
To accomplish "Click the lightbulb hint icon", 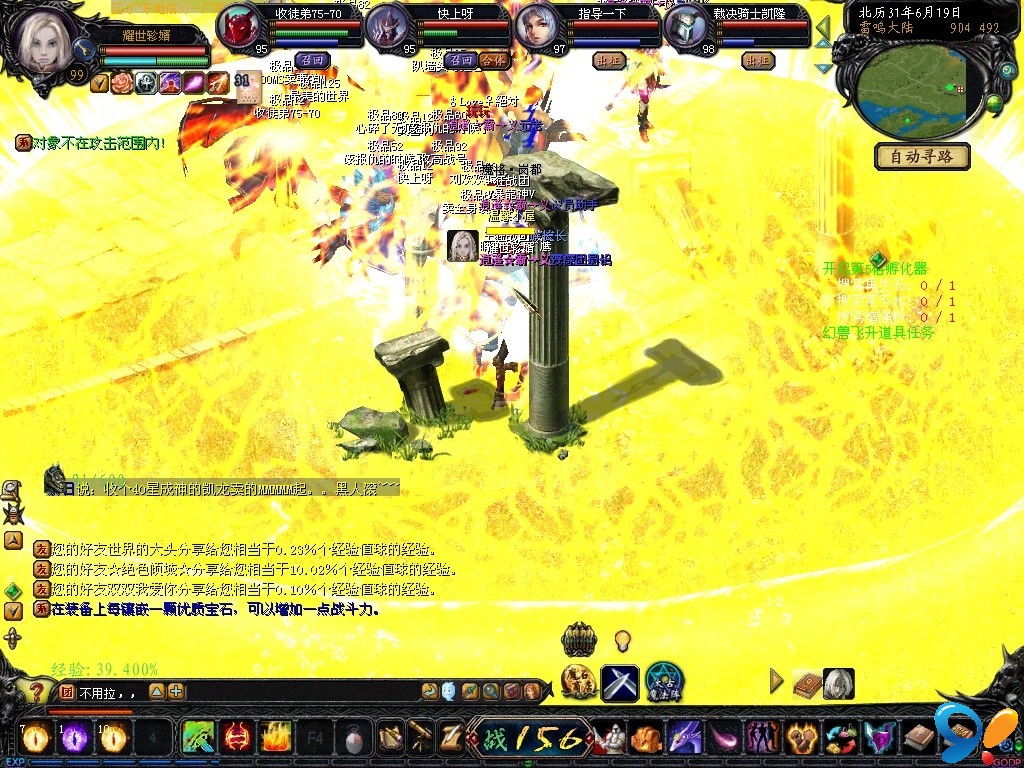I will pyautogui.click(x=622, y=639).
